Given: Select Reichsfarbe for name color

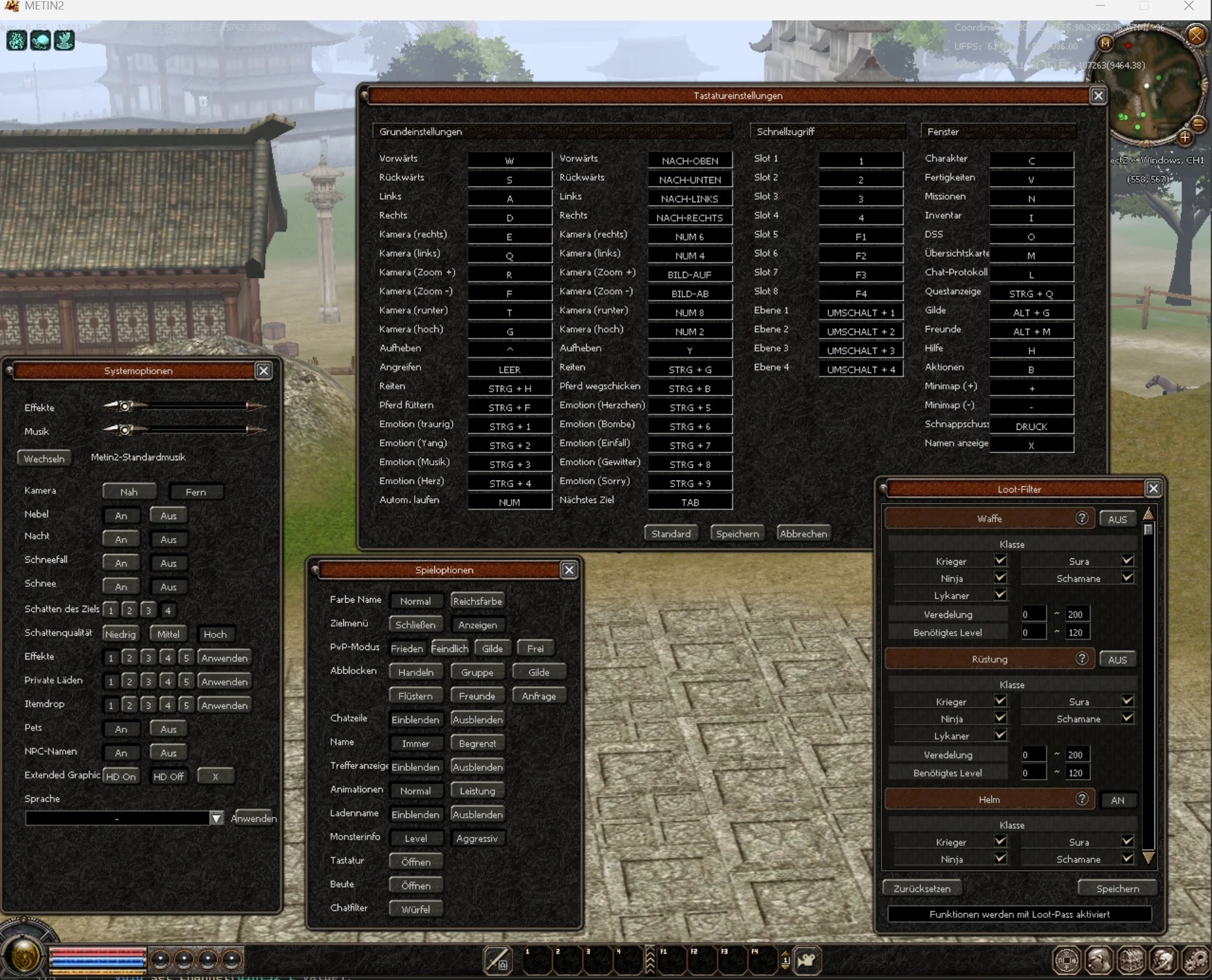Looking at the screenshot, I should tap(477, 601).
